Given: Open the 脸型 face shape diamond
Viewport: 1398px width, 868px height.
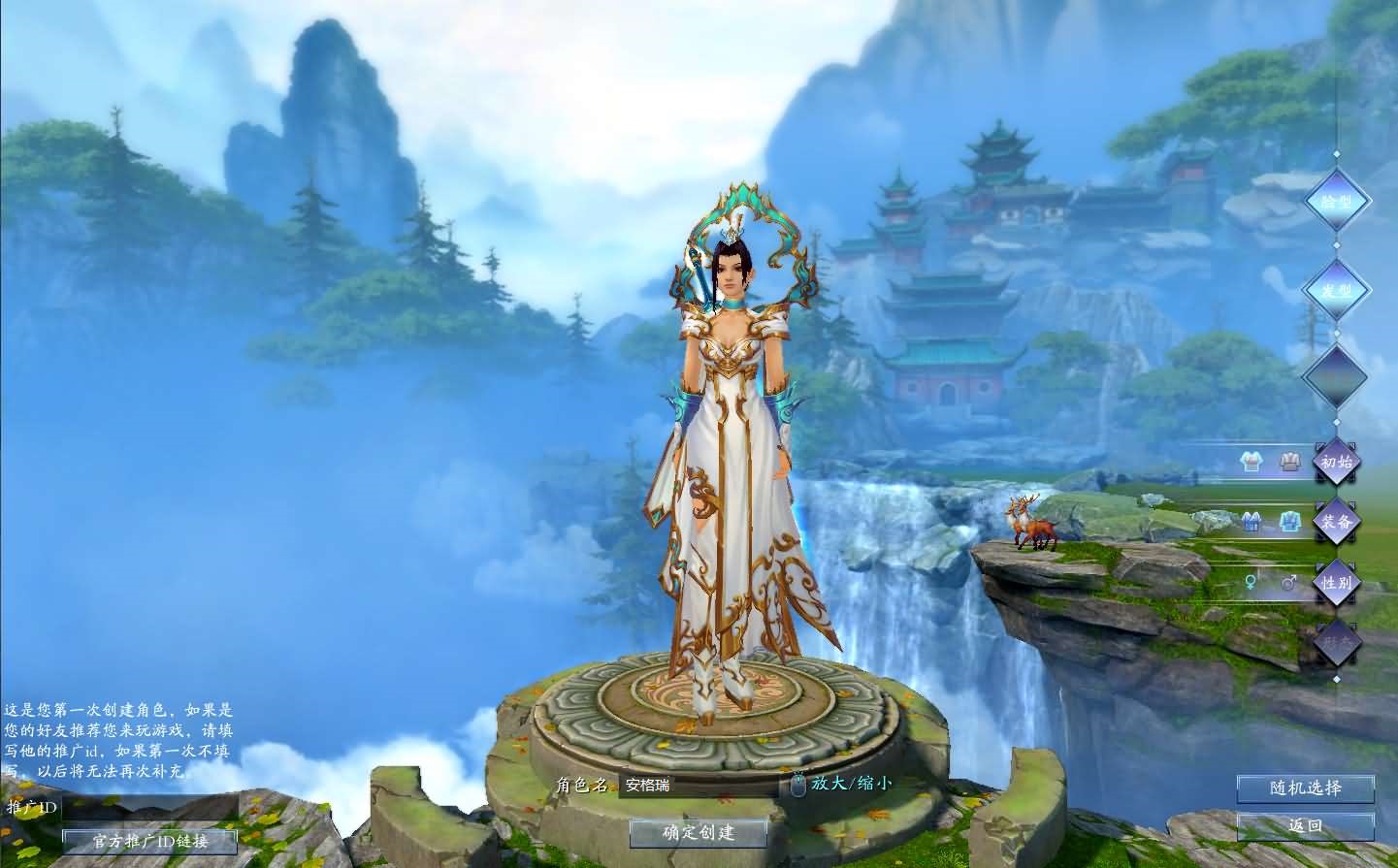Looking at the screenshot, I should click(1339, 201).
